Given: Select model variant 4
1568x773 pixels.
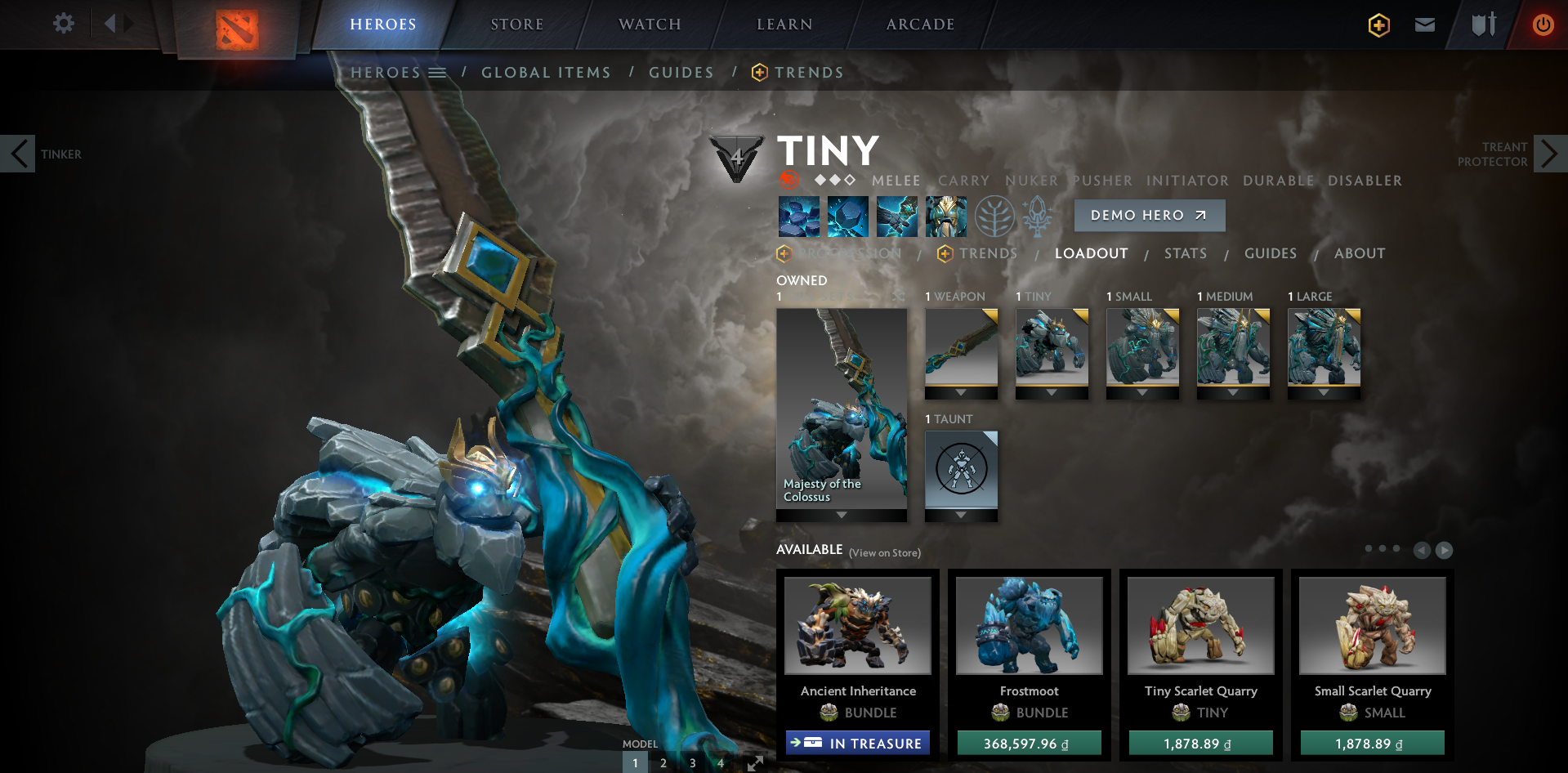Looking at the screenshot, I should (x=721, y=762).
